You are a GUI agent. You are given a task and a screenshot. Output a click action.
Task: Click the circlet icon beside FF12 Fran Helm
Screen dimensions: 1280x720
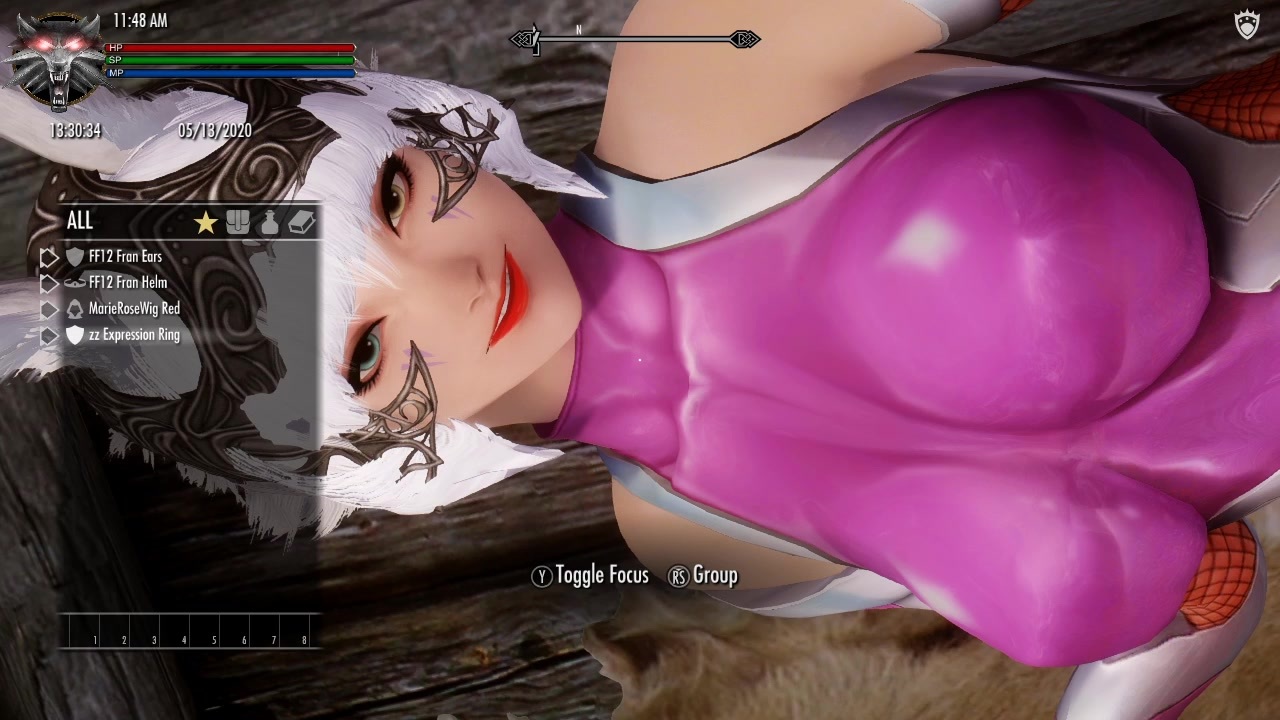(x=75, y=283)
